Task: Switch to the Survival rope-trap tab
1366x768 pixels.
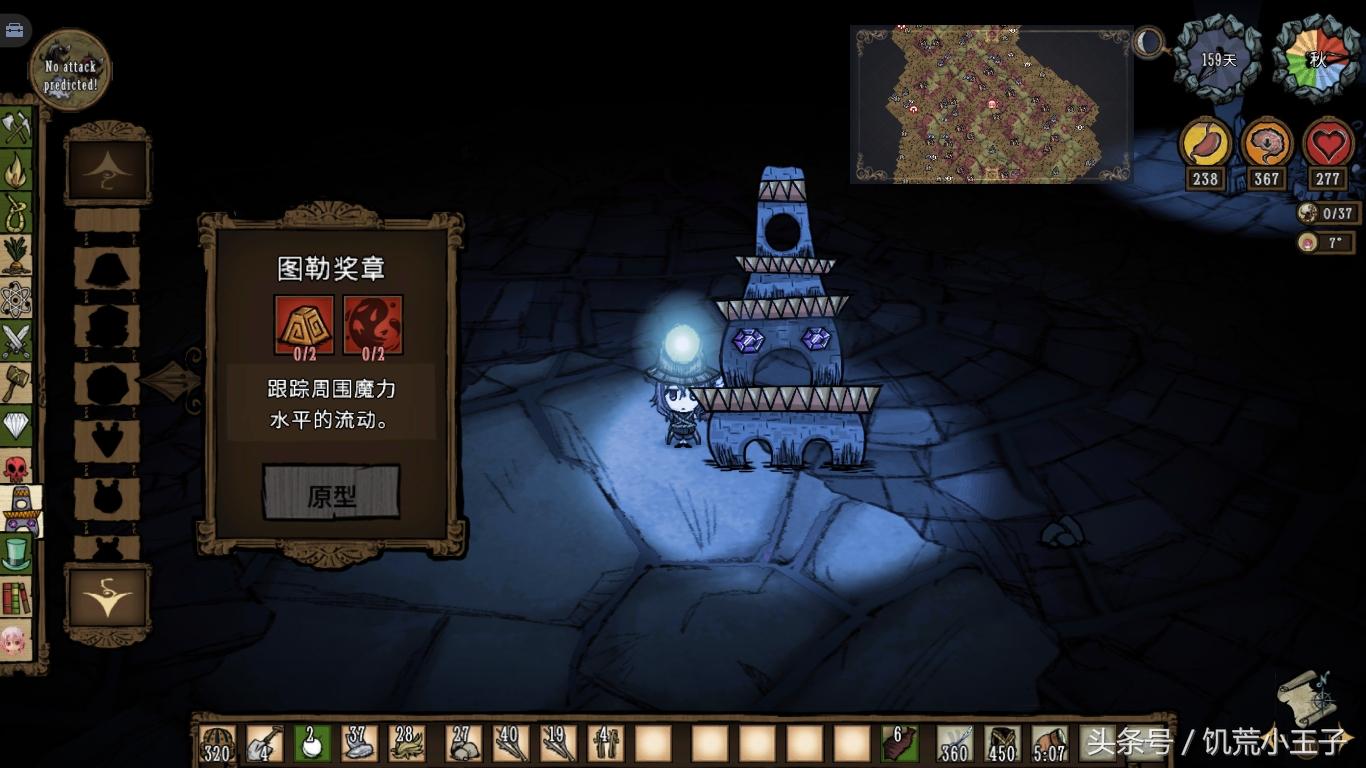Action: click(x=16, y=213)
